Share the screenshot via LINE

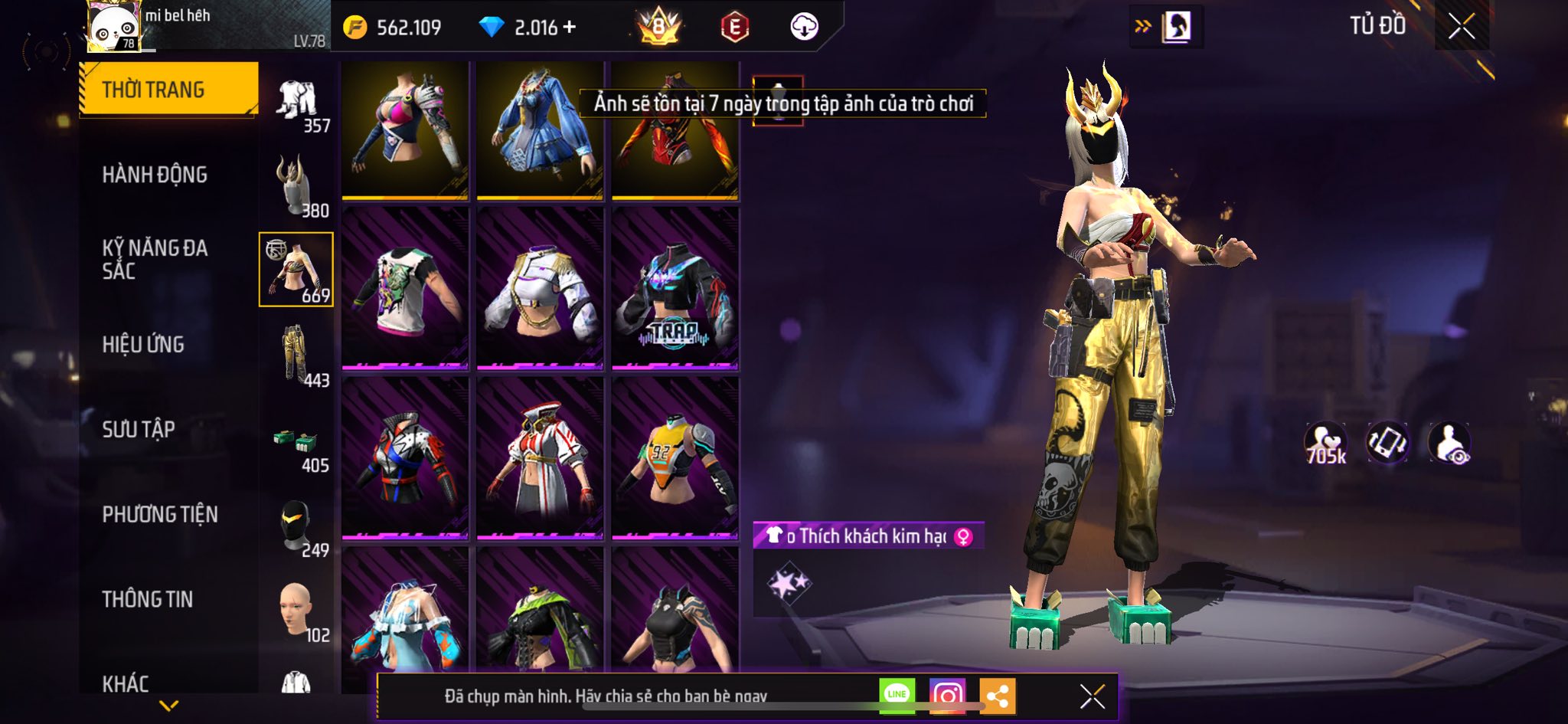pyautogui.click(x=897, y=695)
